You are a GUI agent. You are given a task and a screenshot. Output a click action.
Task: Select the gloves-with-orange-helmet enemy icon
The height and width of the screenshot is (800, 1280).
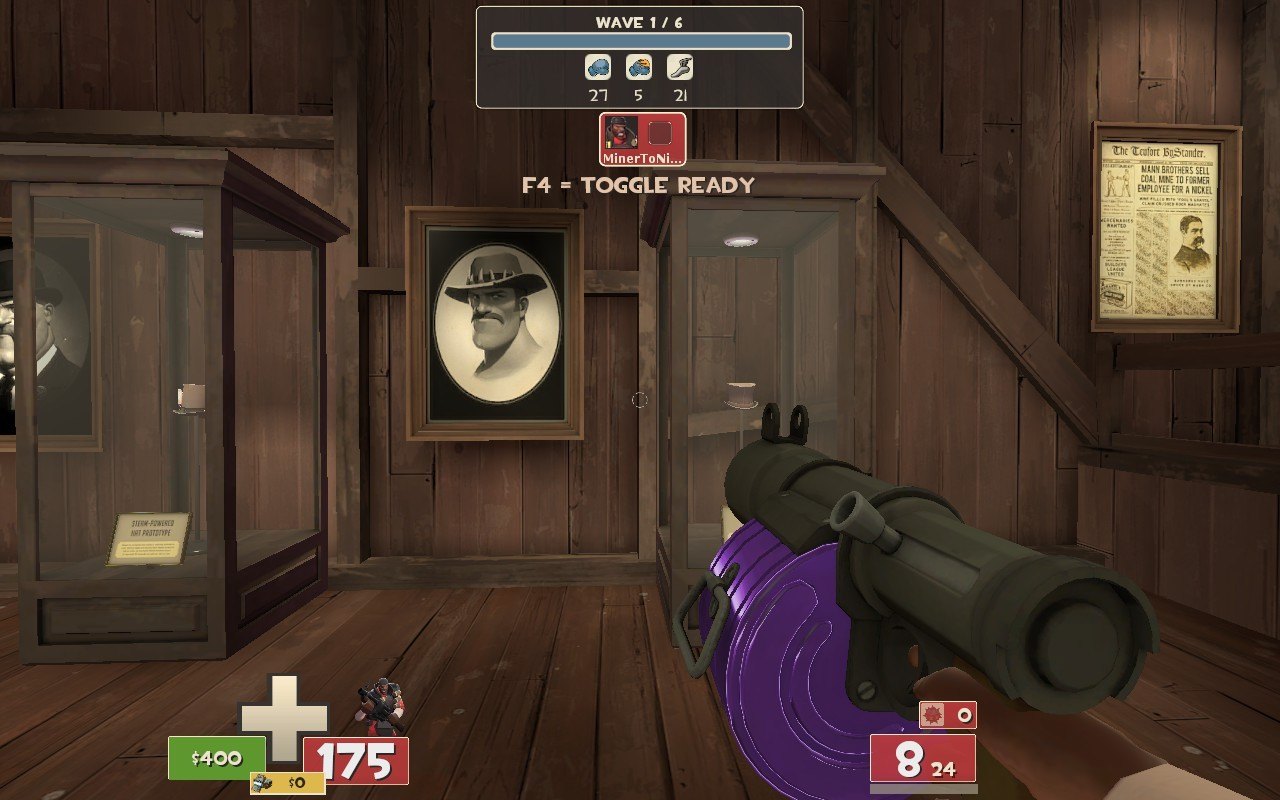click(x=639, y=68)
